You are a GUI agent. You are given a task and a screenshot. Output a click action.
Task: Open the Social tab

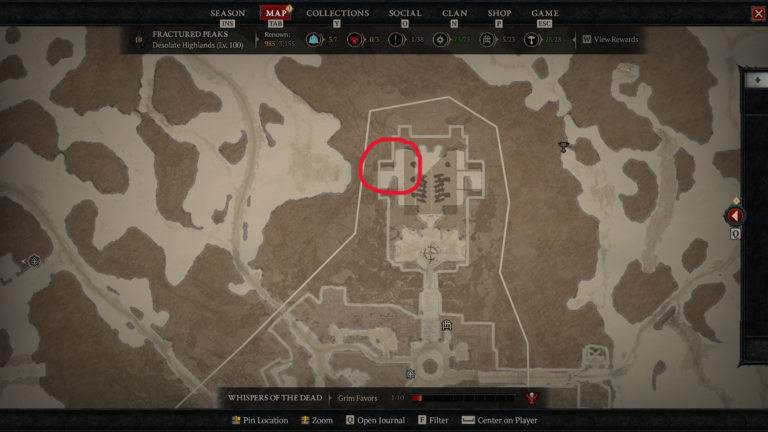[405, 14]
